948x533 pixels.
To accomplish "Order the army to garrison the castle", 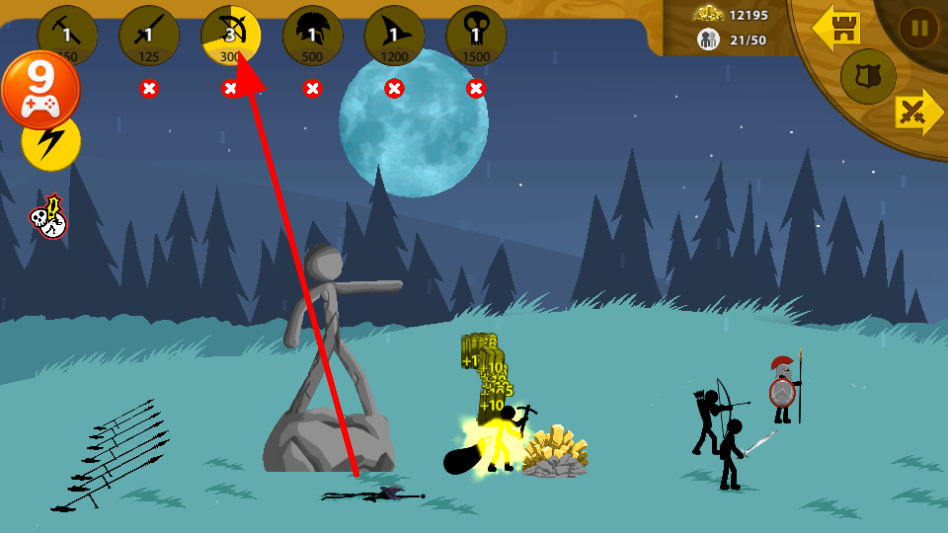I will coord(837,29).
